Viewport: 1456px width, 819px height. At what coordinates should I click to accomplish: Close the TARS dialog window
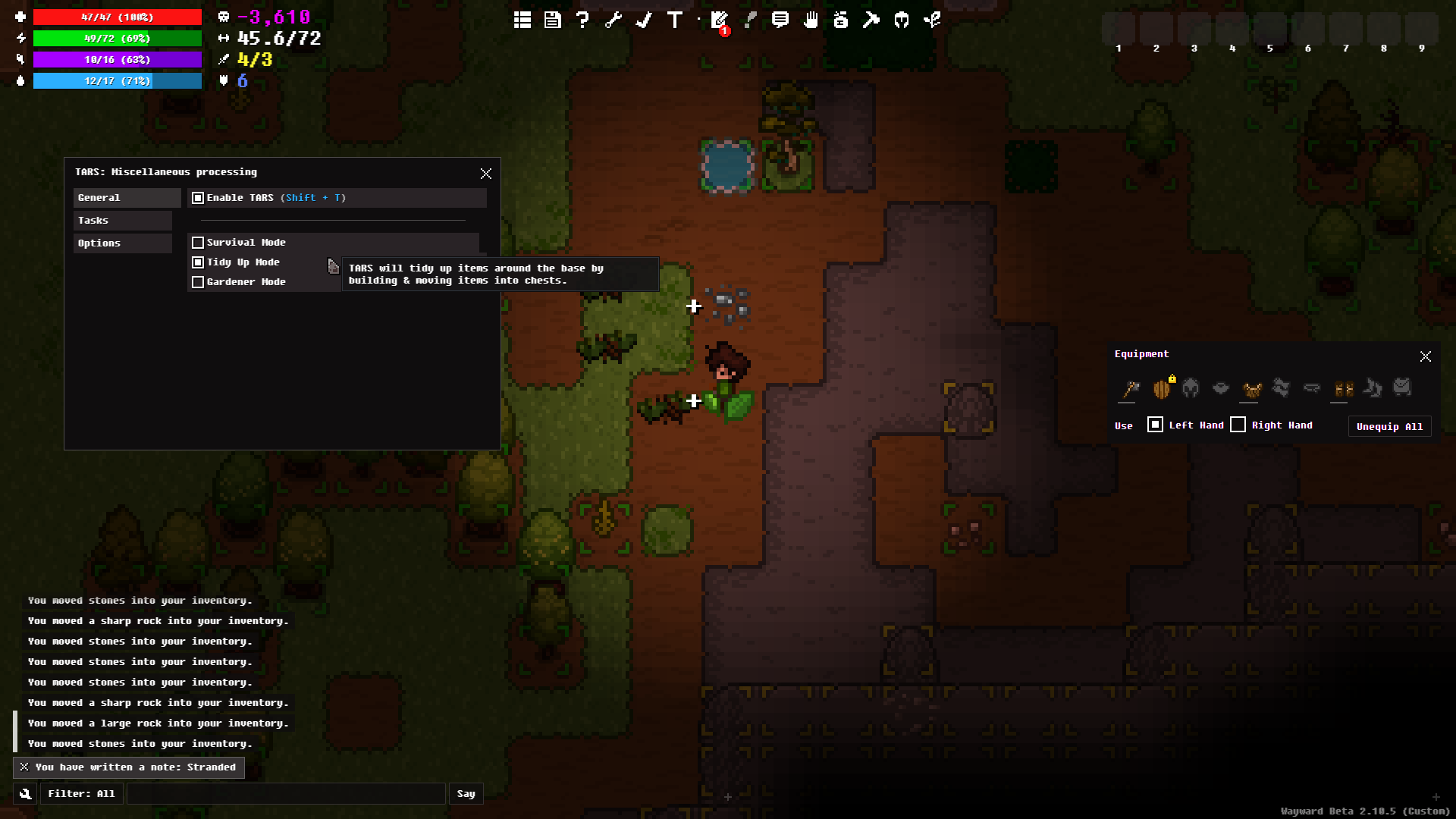click(x=486, y=174)
